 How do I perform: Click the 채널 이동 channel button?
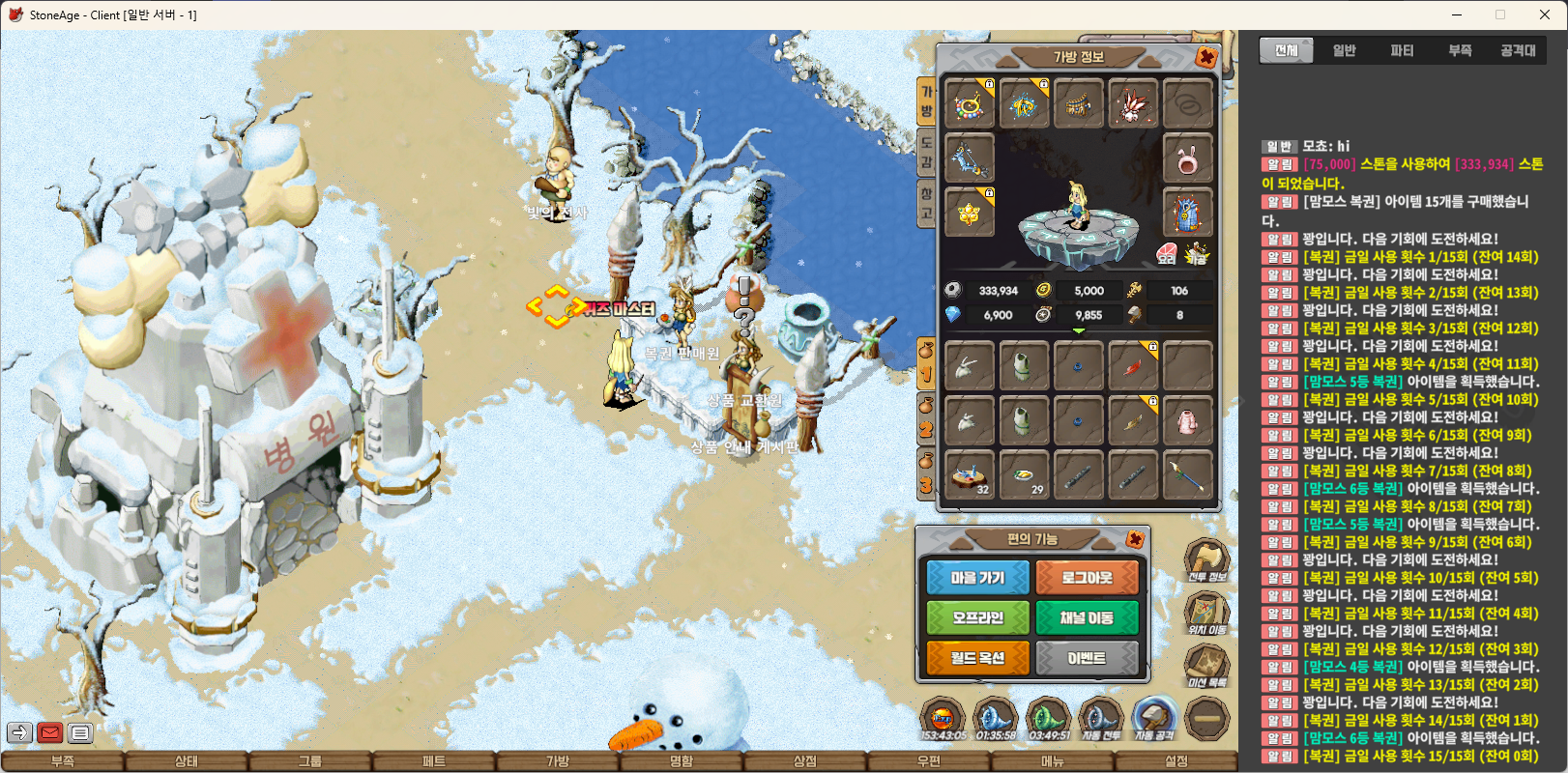point(1087,618)
